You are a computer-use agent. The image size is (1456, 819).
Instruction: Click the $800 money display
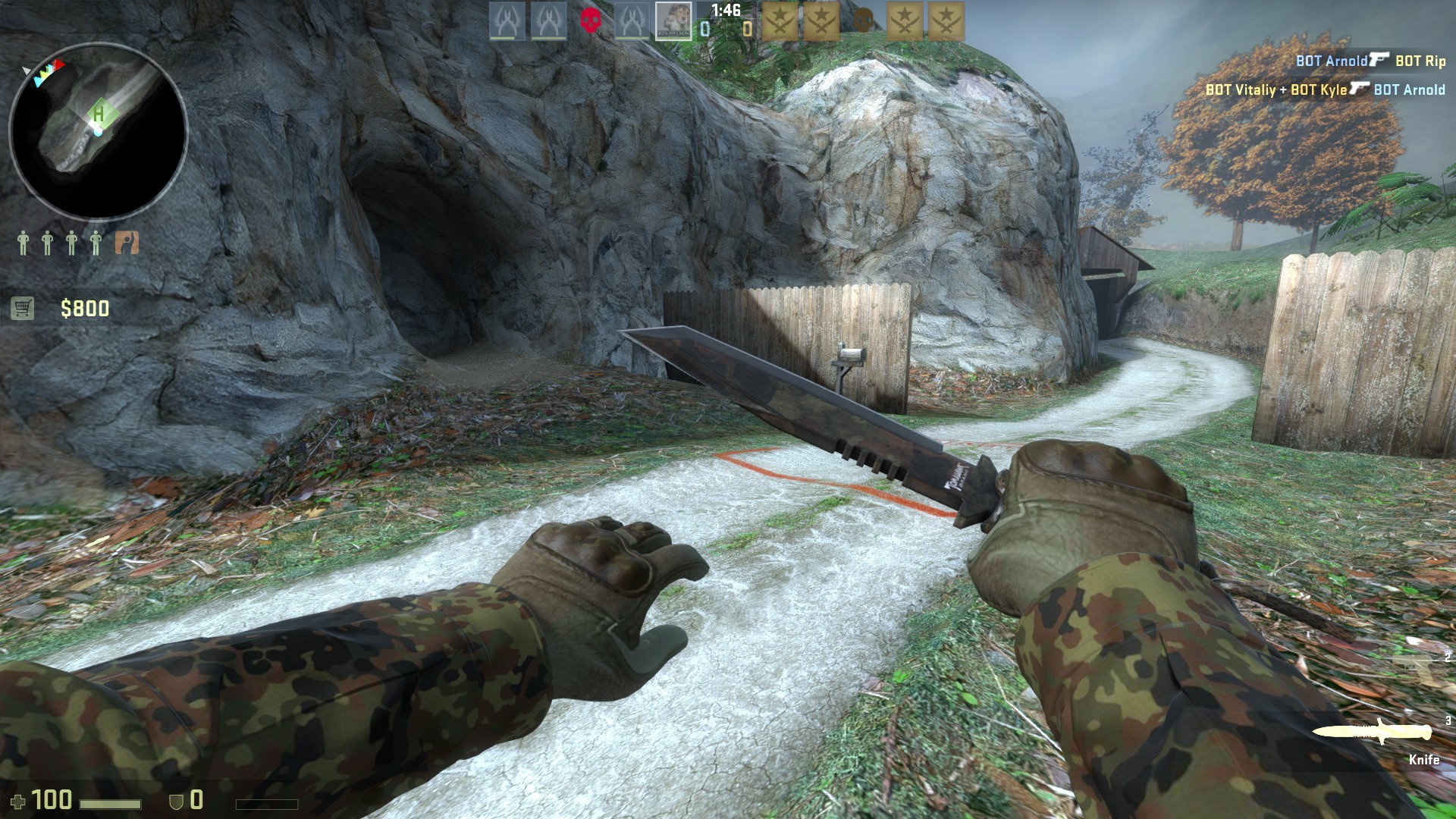[x=83, y=308]
